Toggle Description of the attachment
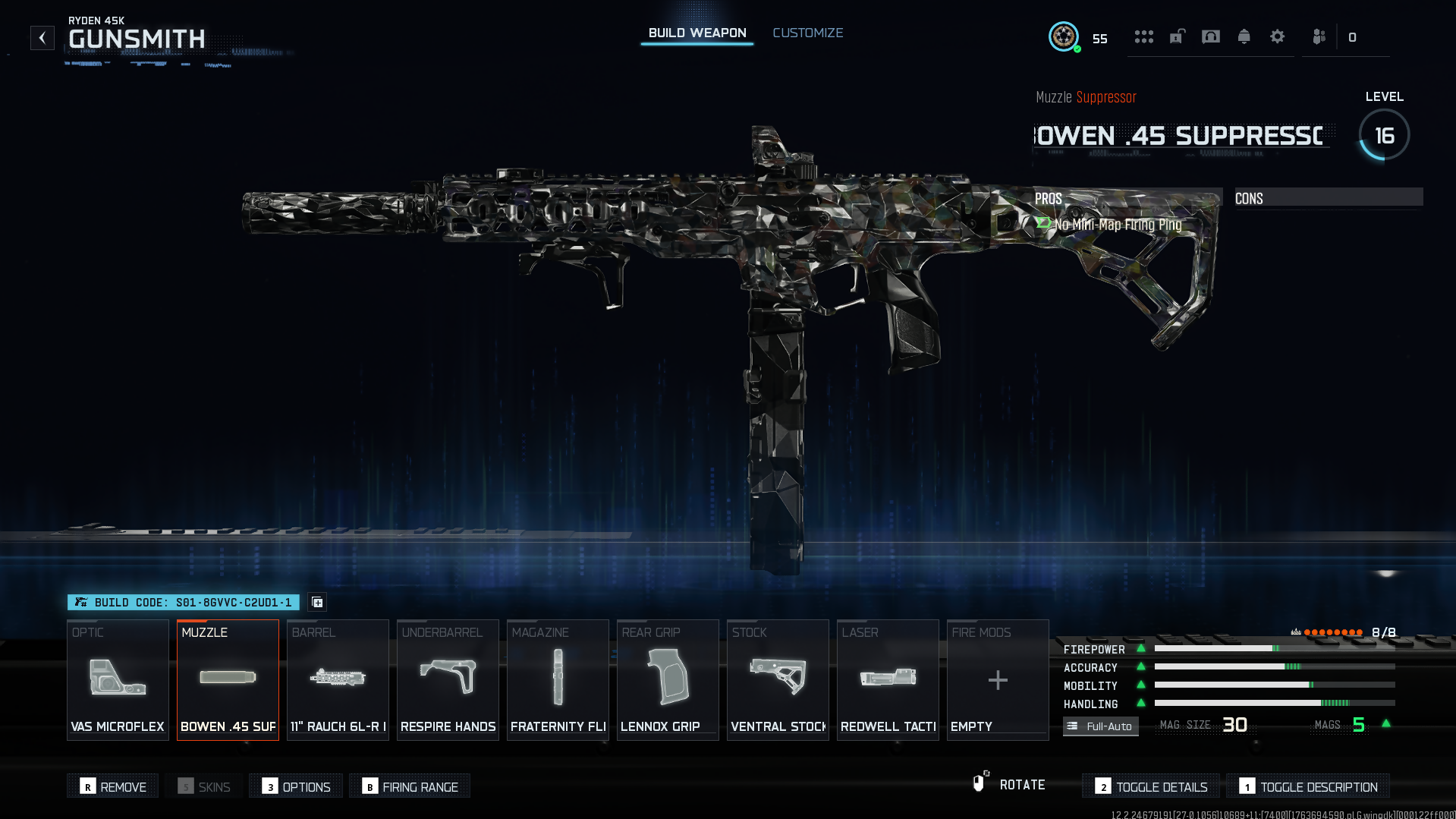Image resolution: width=1456 pixels, height=819 pixels. pos(1308,786)
